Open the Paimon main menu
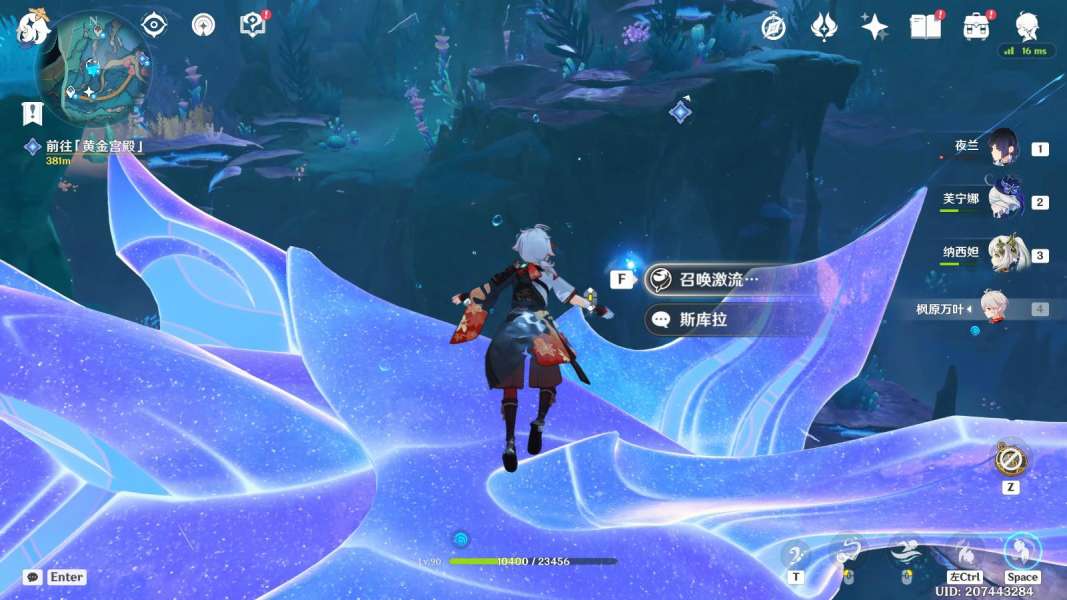Screen dimensions: 1067x600 (32, 27)
